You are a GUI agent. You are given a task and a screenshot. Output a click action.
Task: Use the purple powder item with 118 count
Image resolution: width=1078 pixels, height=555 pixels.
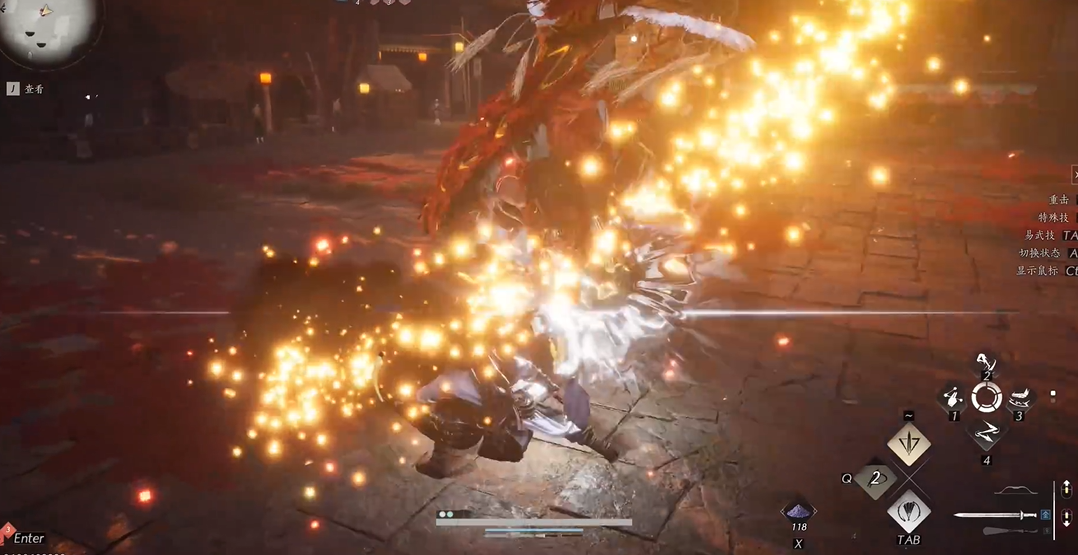pyautogui.click(x=798, y=511)
